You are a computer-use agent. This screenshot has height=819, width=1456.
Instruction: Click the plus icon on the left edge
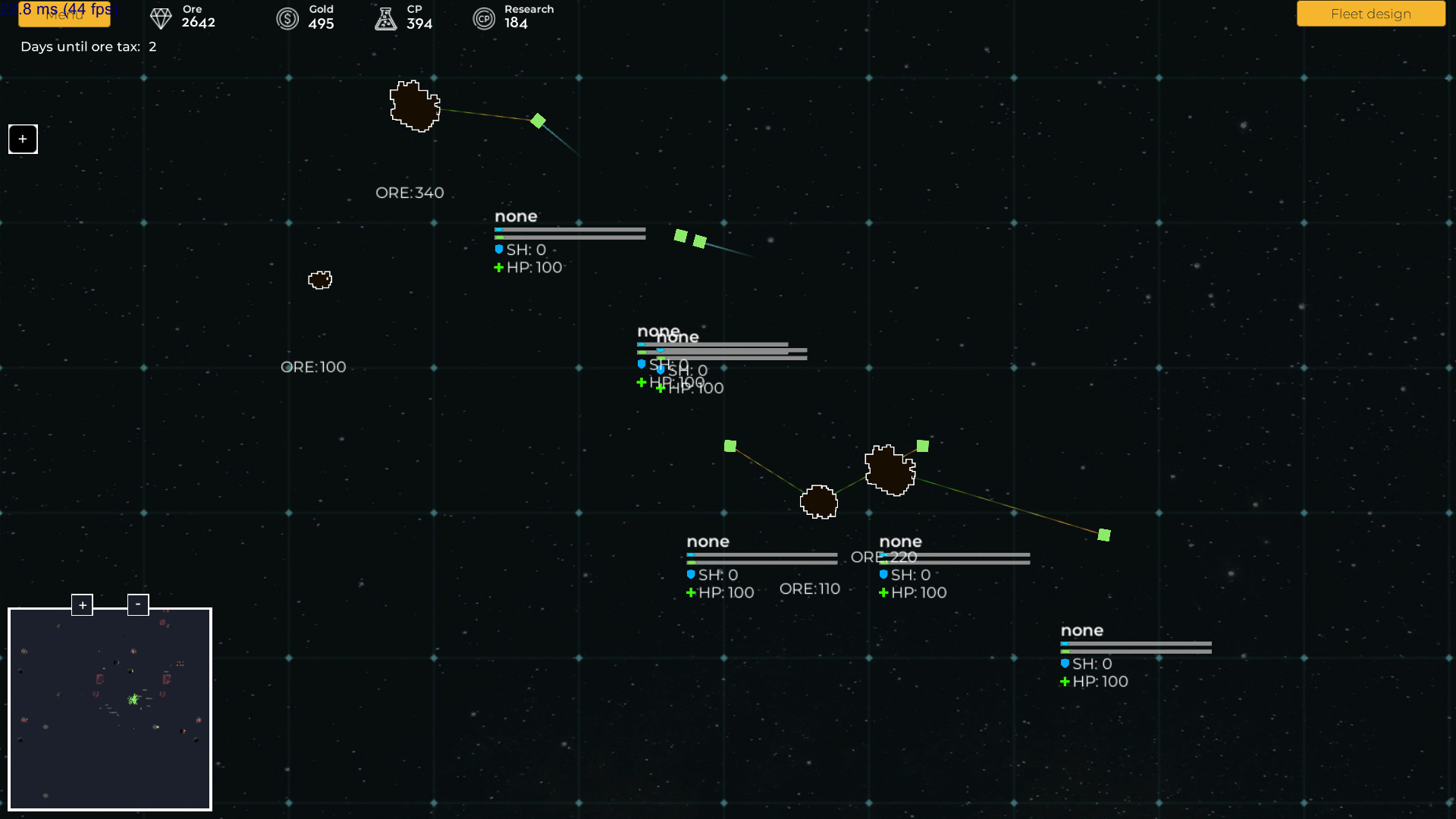pos(22,139)
